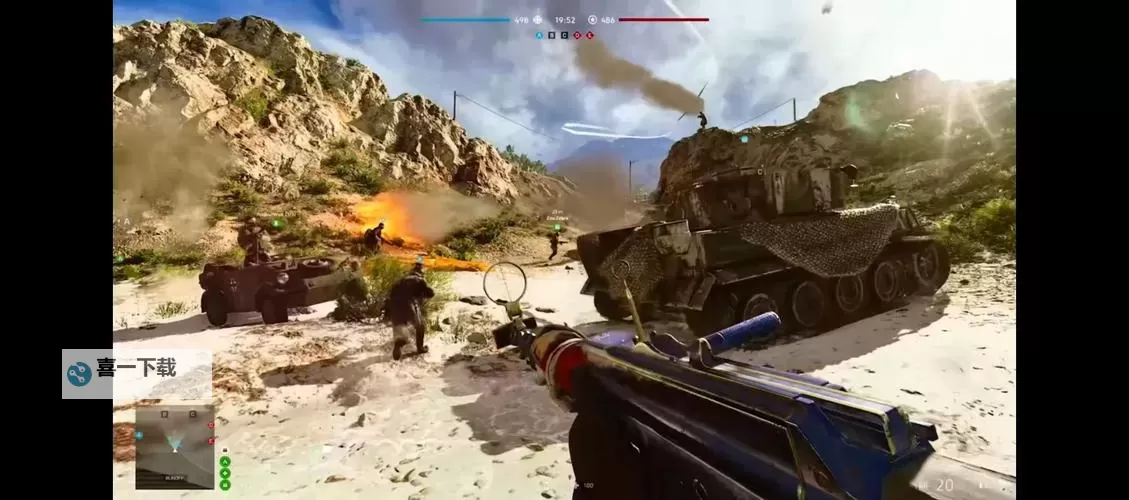Select objective flag C in the top bar

point(565,35)
